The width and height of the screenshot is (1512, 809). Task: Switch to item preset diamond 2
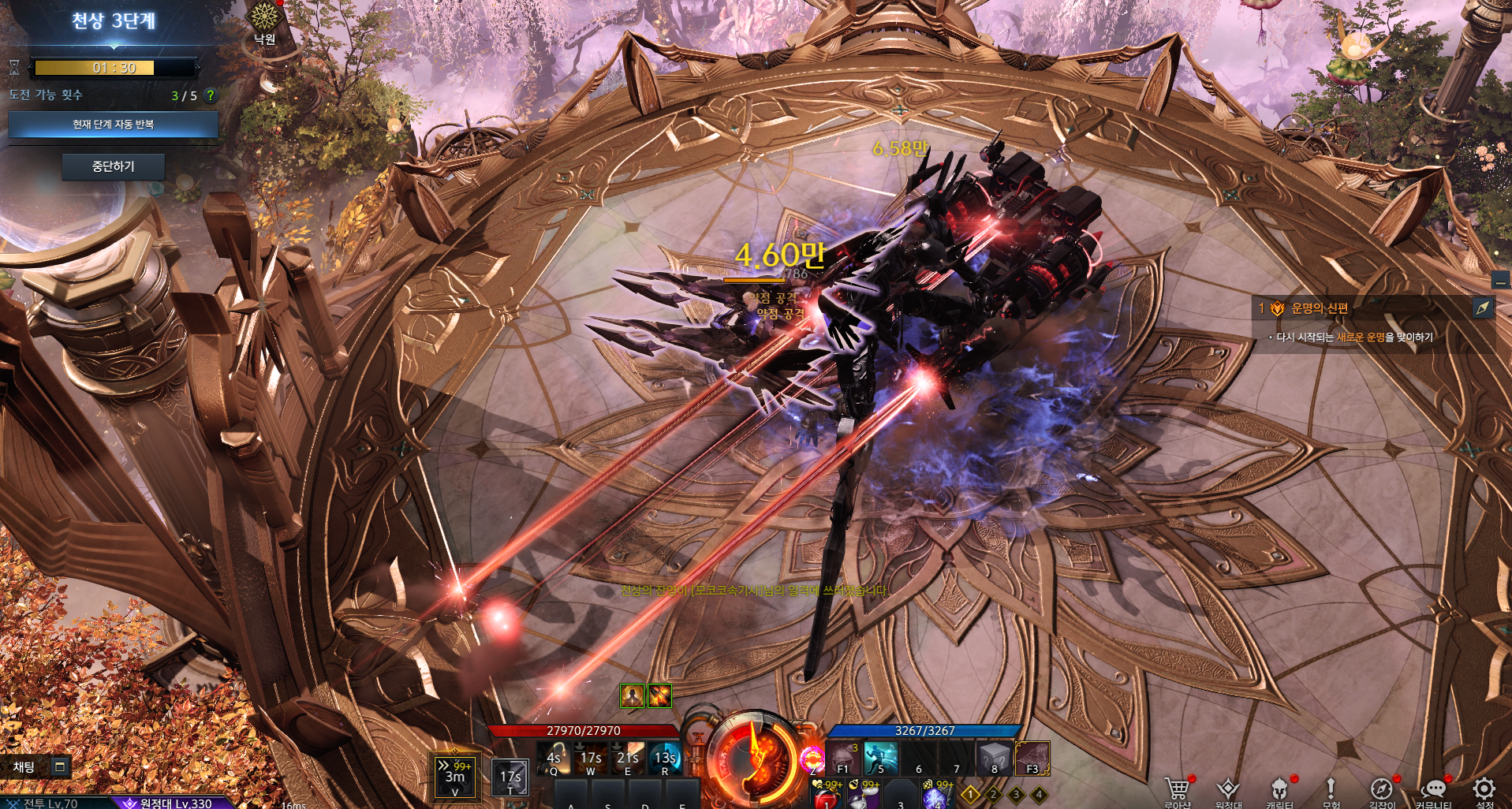pyautogui.click(x=994, y=795)
